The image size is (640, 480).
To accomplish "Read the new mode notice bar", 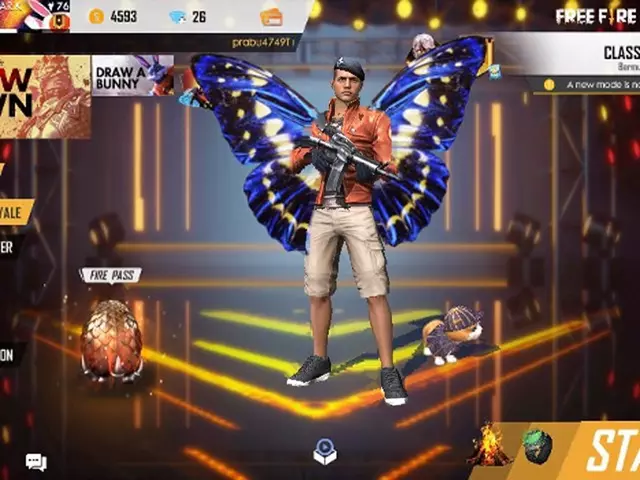I will [x=590, y=85].
